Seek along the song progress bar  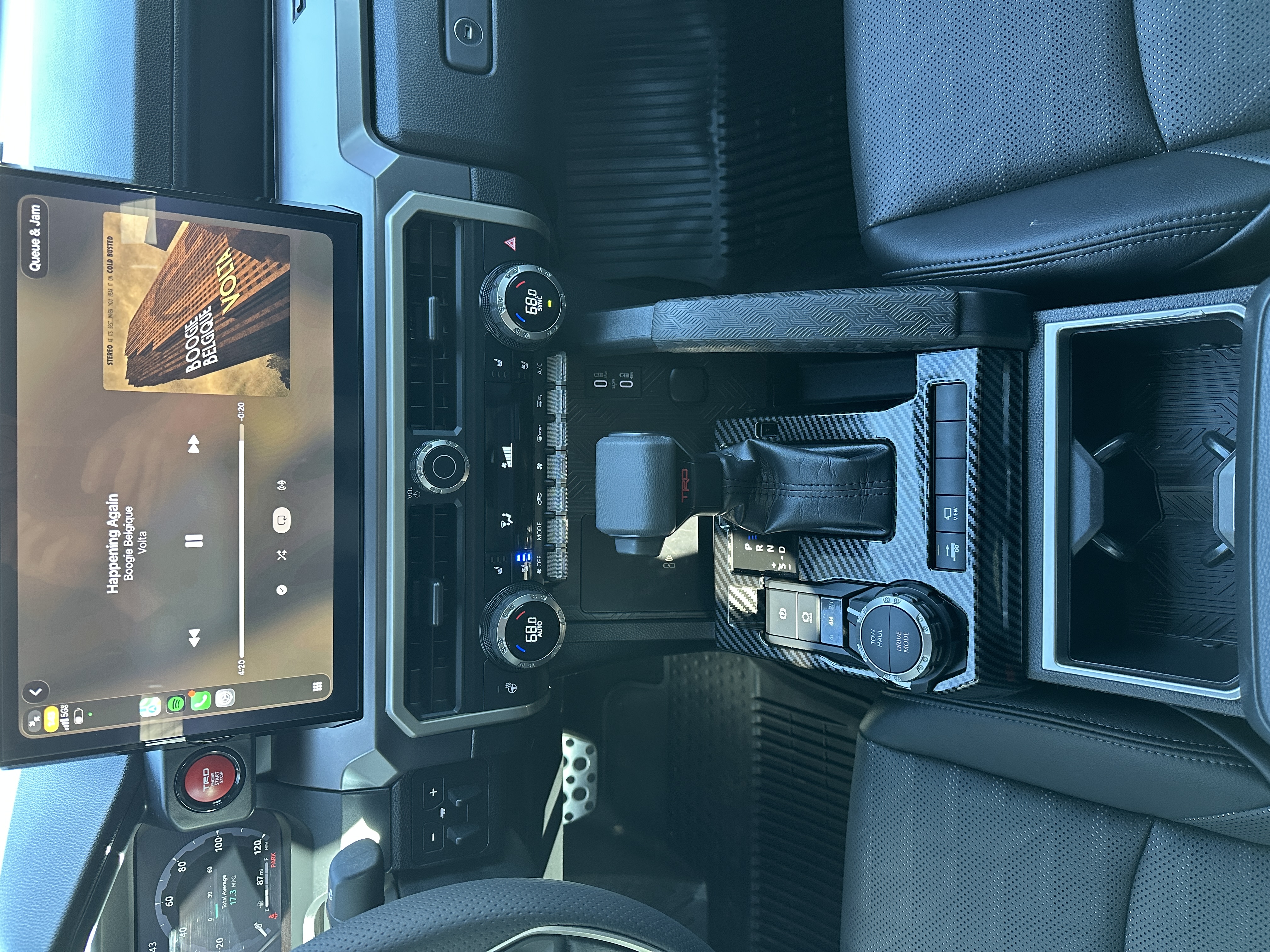(241, 539)
